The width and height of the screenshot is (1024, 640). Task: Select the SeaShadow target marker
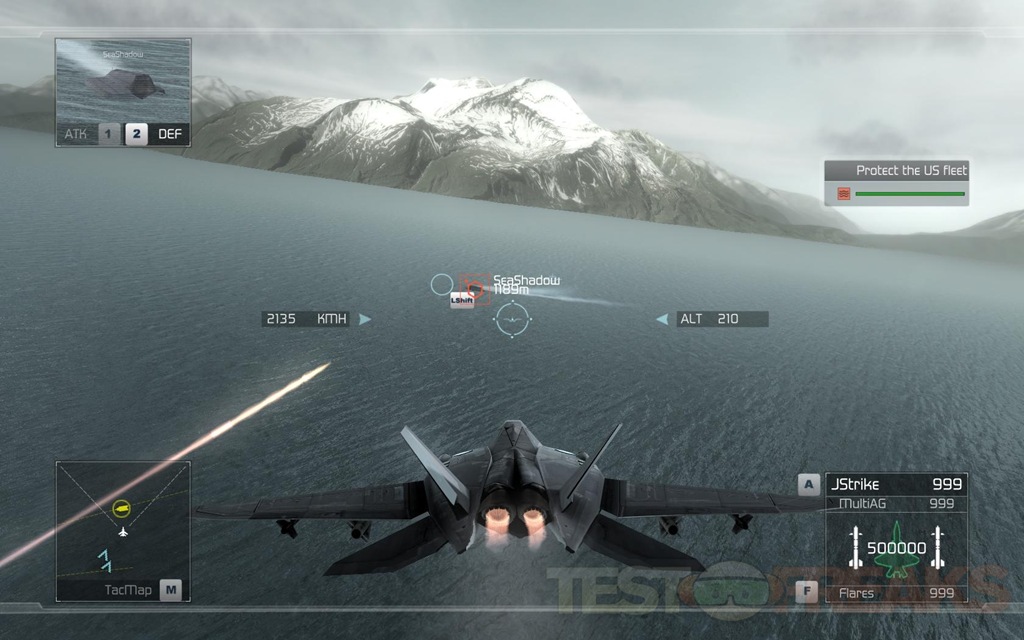click(x=477, y=290)
